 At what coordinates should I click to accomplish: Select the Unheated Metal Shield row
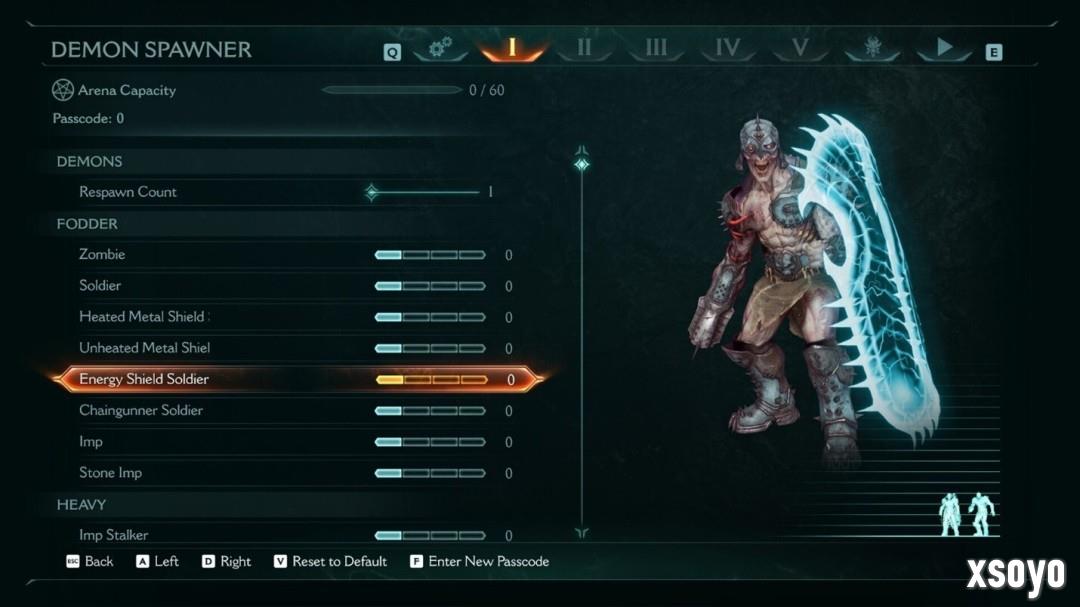144,348
